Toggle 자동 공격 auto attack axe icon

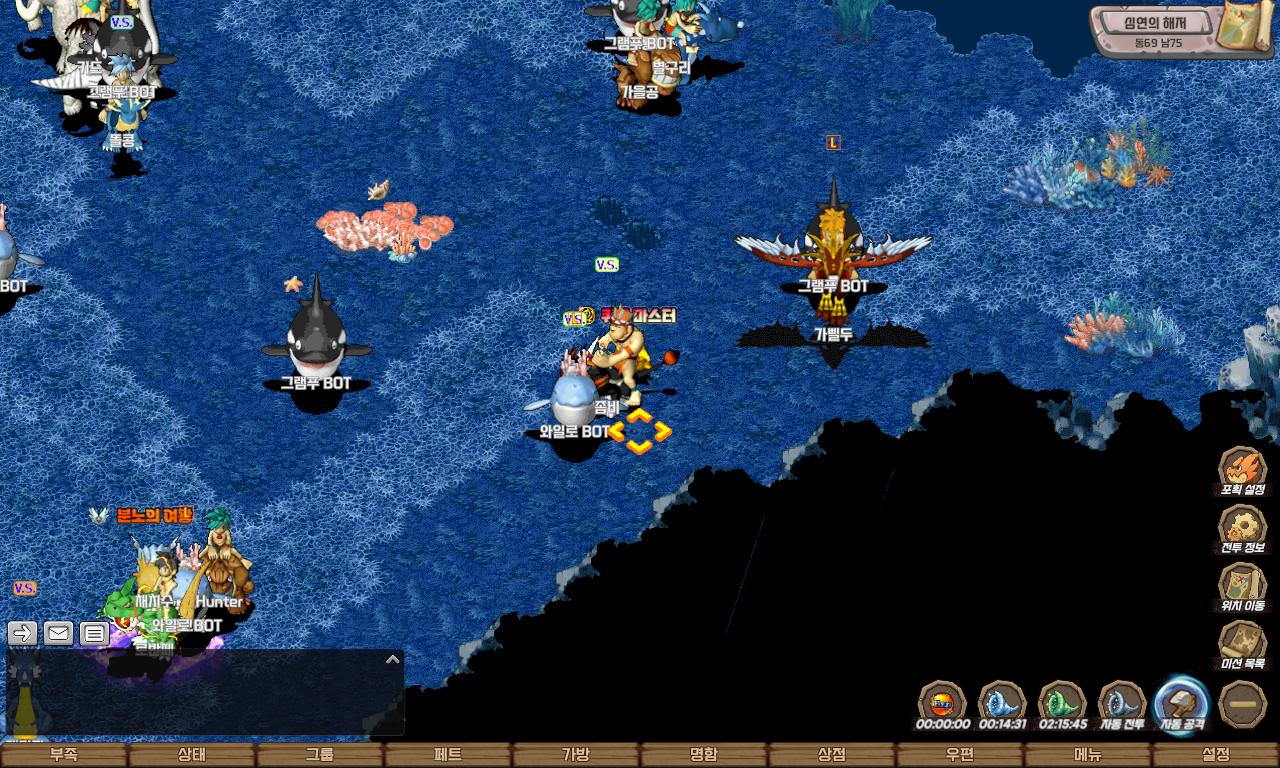1182,702
